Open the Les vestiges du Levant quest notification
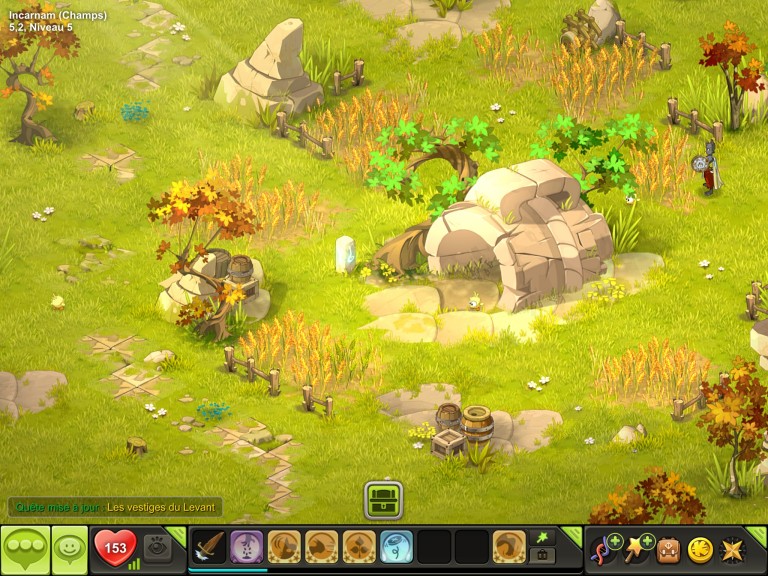The width and height of the screenshot is (768, 576). coord(163,507)
